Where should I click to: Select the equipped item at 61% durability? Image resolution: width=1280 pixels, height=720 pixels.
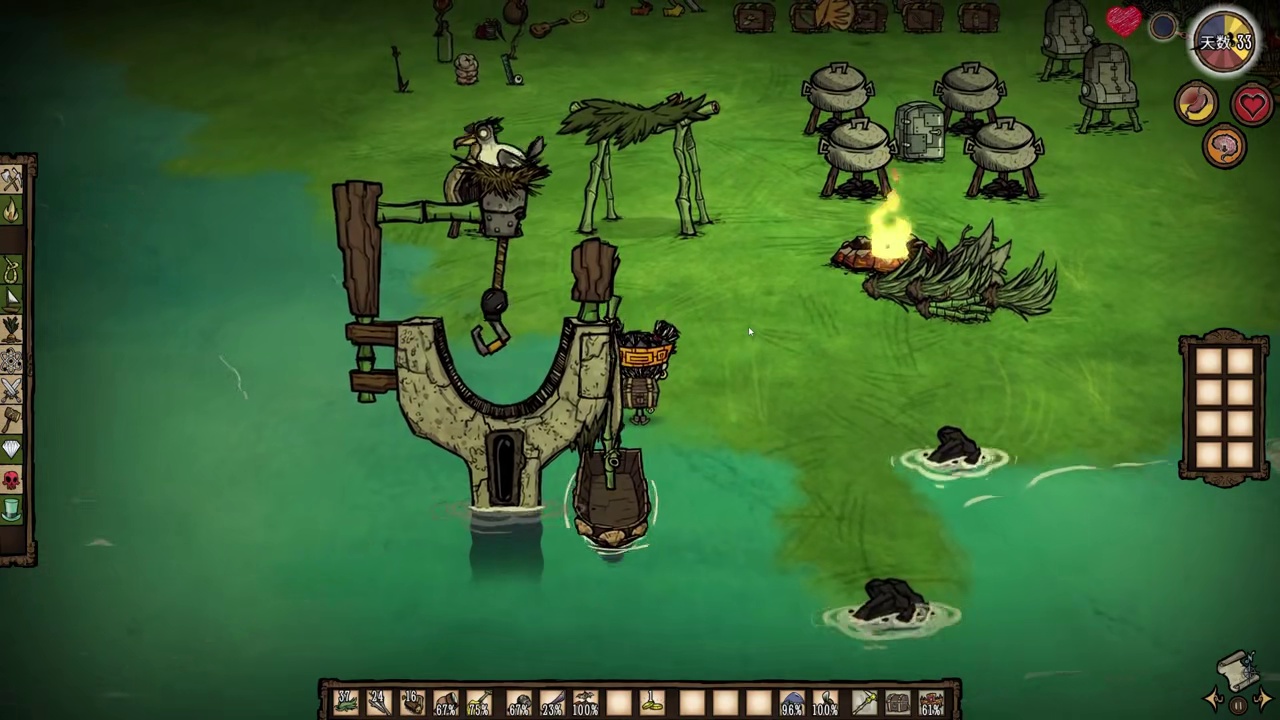tap(932, 703)
